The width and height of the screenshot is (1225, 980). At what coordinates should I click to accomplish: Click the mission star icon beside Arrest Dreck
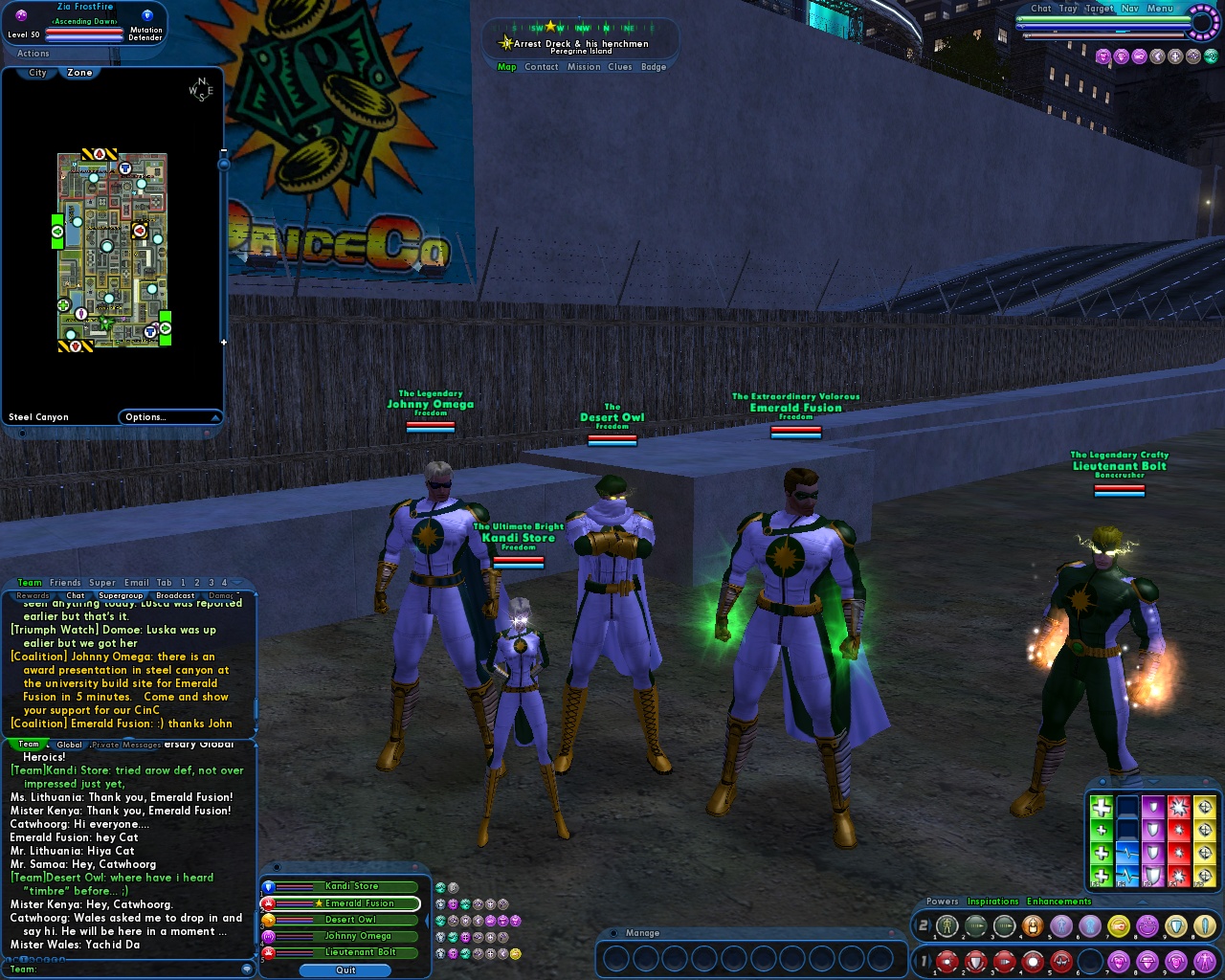(x=505, y=42)
